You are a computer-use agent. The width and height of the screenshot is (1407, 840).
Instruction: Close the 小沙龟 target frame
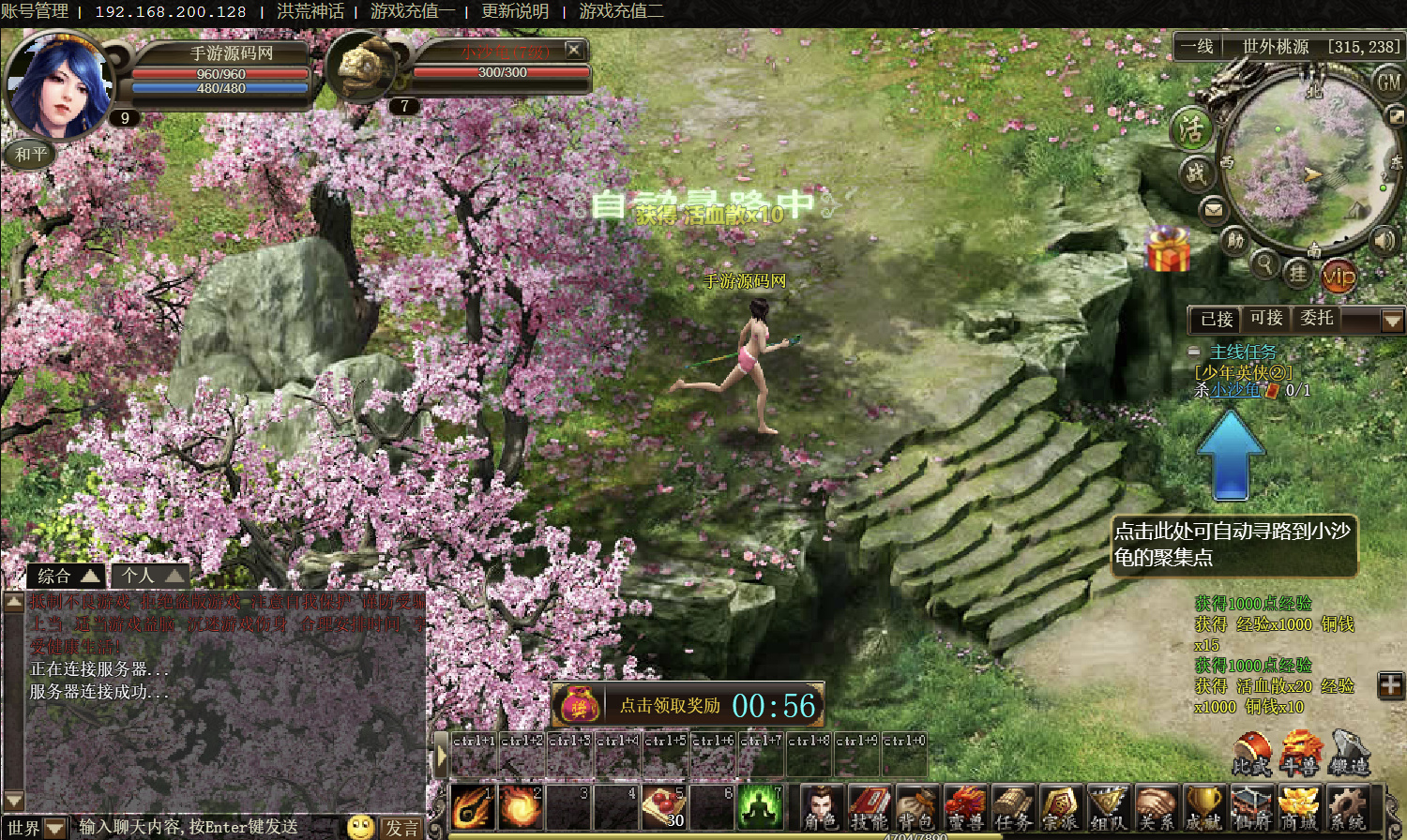(574, 50)
